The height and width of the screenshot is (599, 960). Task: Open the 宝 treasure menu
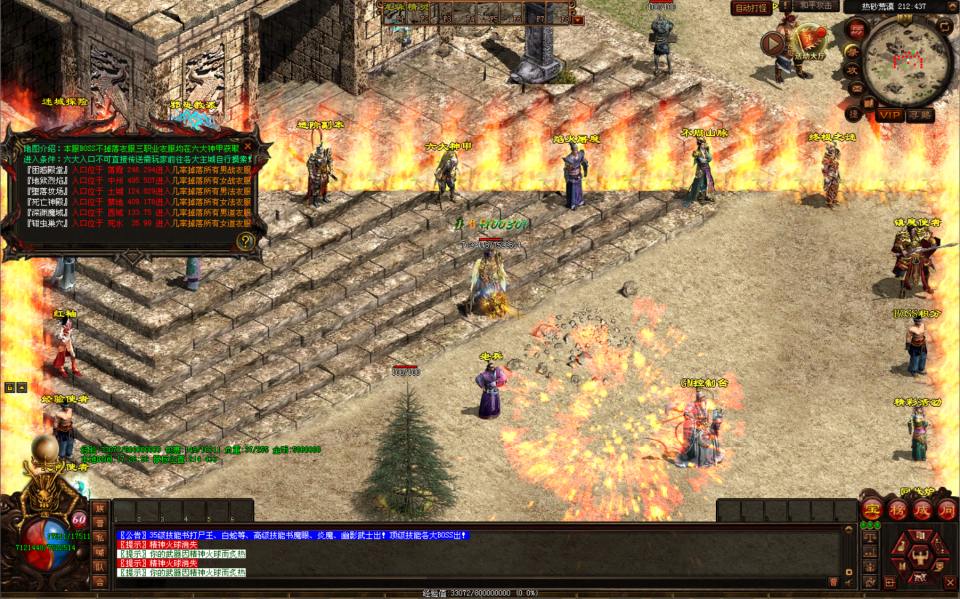pyautogui.click(x=871, y=509)
